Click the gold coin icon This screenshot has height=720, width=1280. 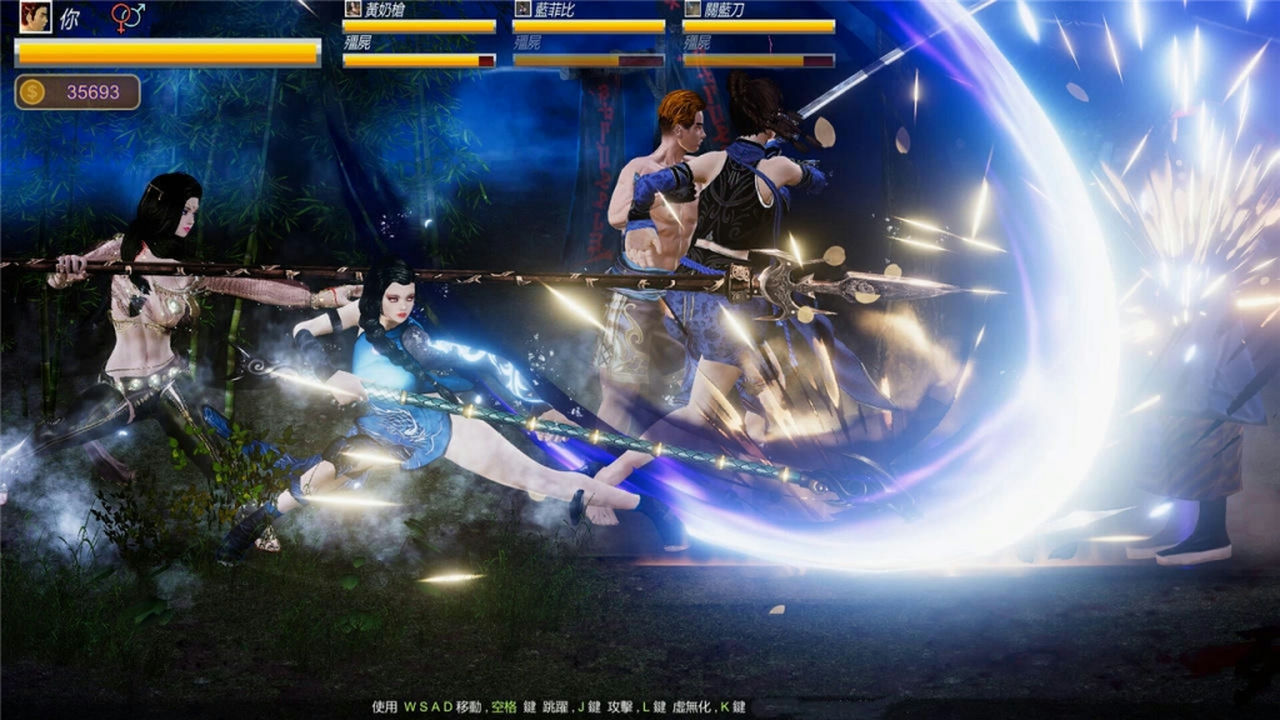31,90
